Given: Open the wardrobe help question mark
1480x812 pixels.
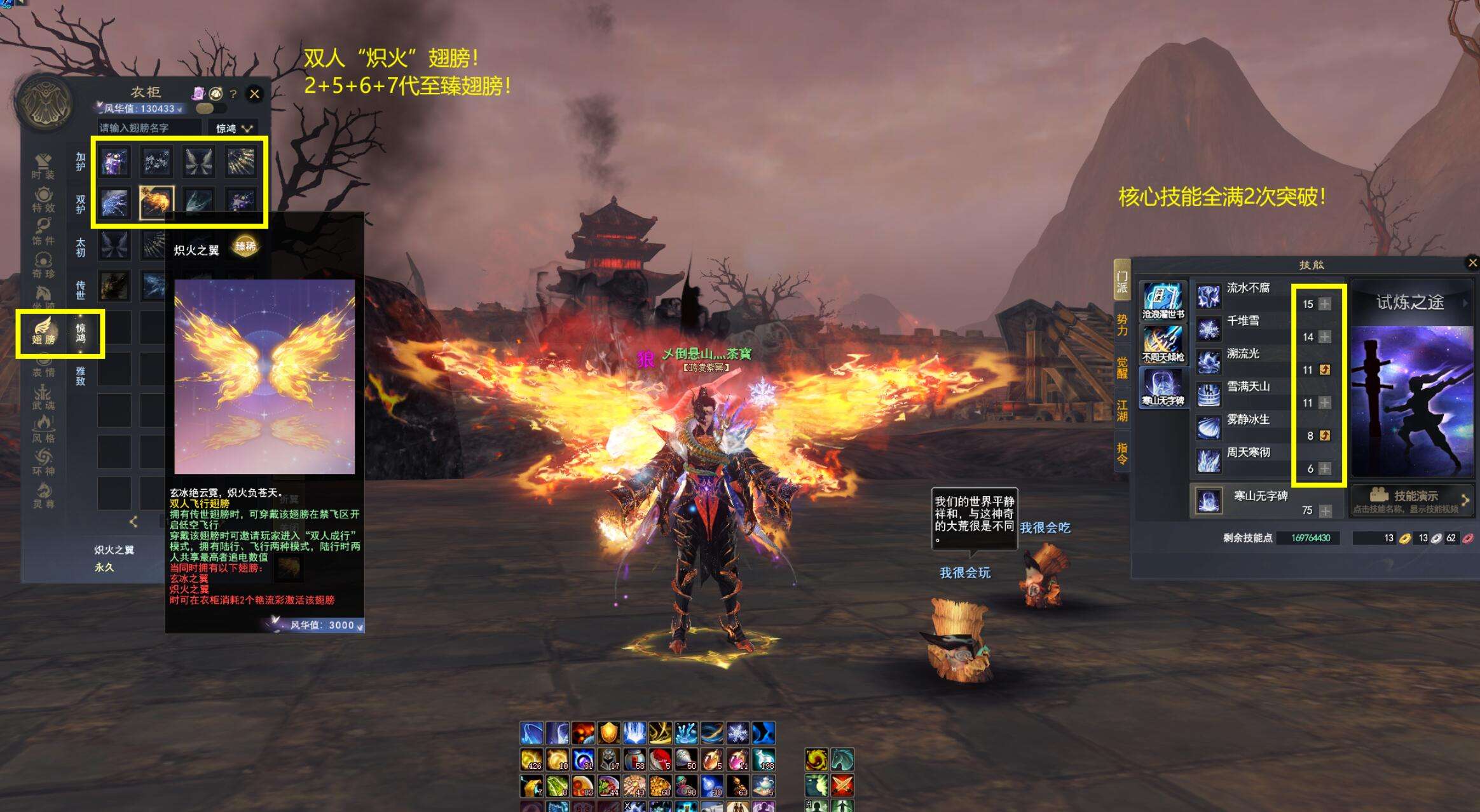Looking at the screenshot, I should (233, 95).
